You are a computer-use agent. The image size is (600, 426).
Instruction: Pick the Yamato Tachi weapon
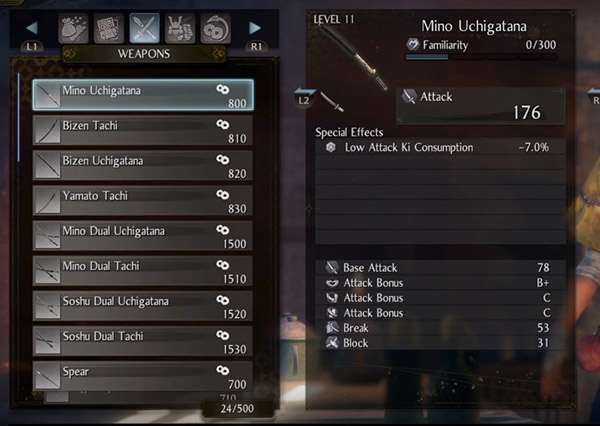pyautogui.click(x=142, y=200)
